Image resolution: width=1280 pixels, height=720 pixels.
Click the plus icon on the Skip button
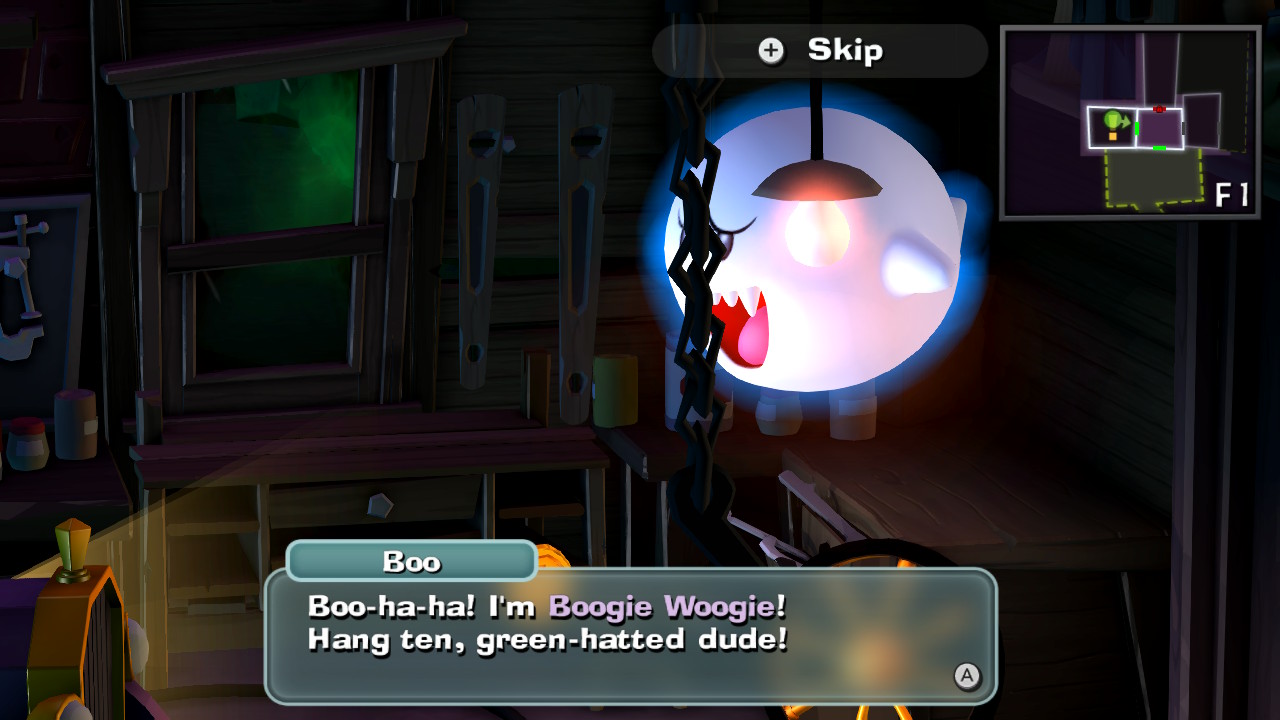[770, 50]
